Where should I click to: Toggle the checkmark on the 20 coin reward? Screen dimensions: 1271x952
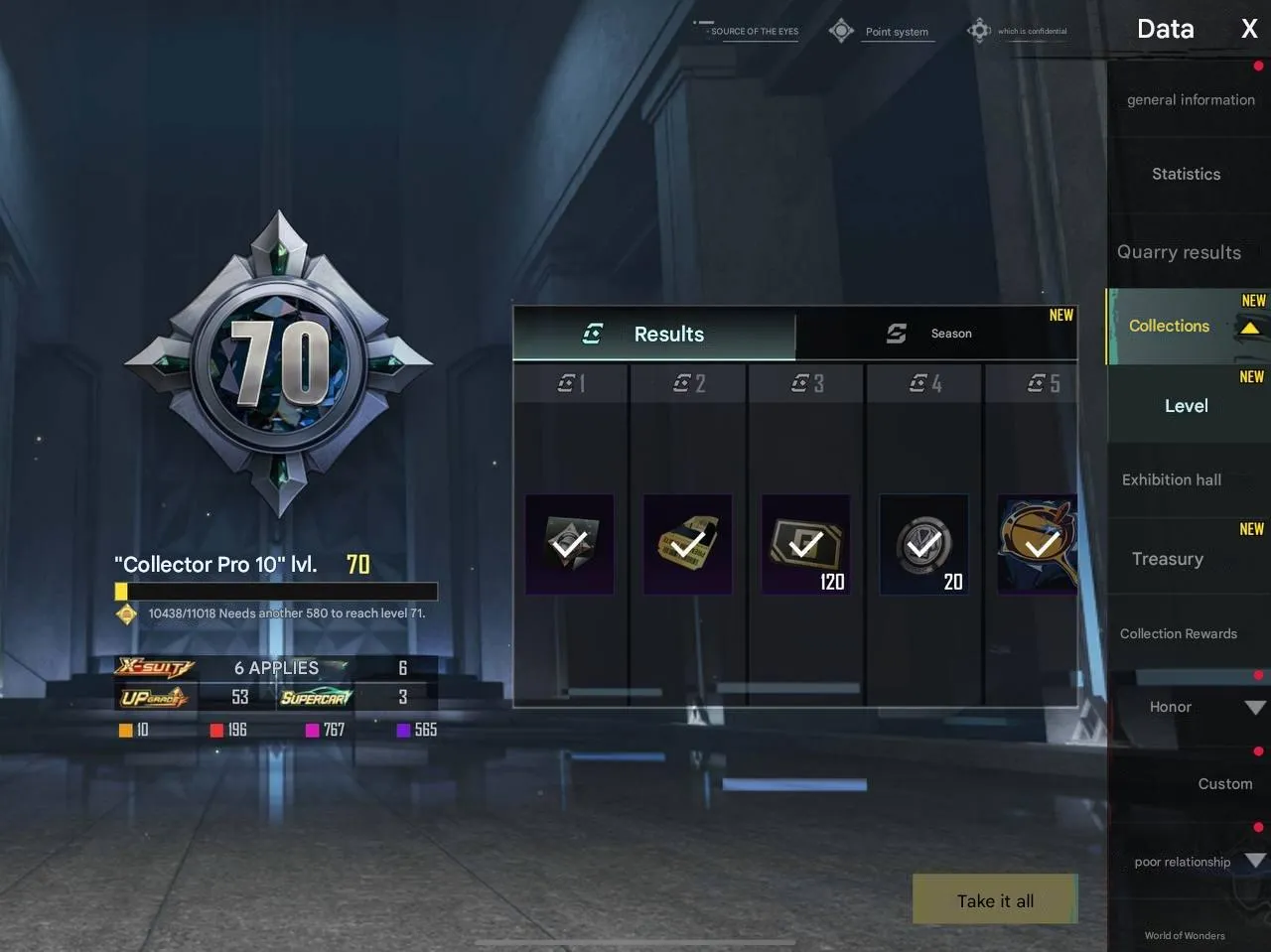click(923, 544)
